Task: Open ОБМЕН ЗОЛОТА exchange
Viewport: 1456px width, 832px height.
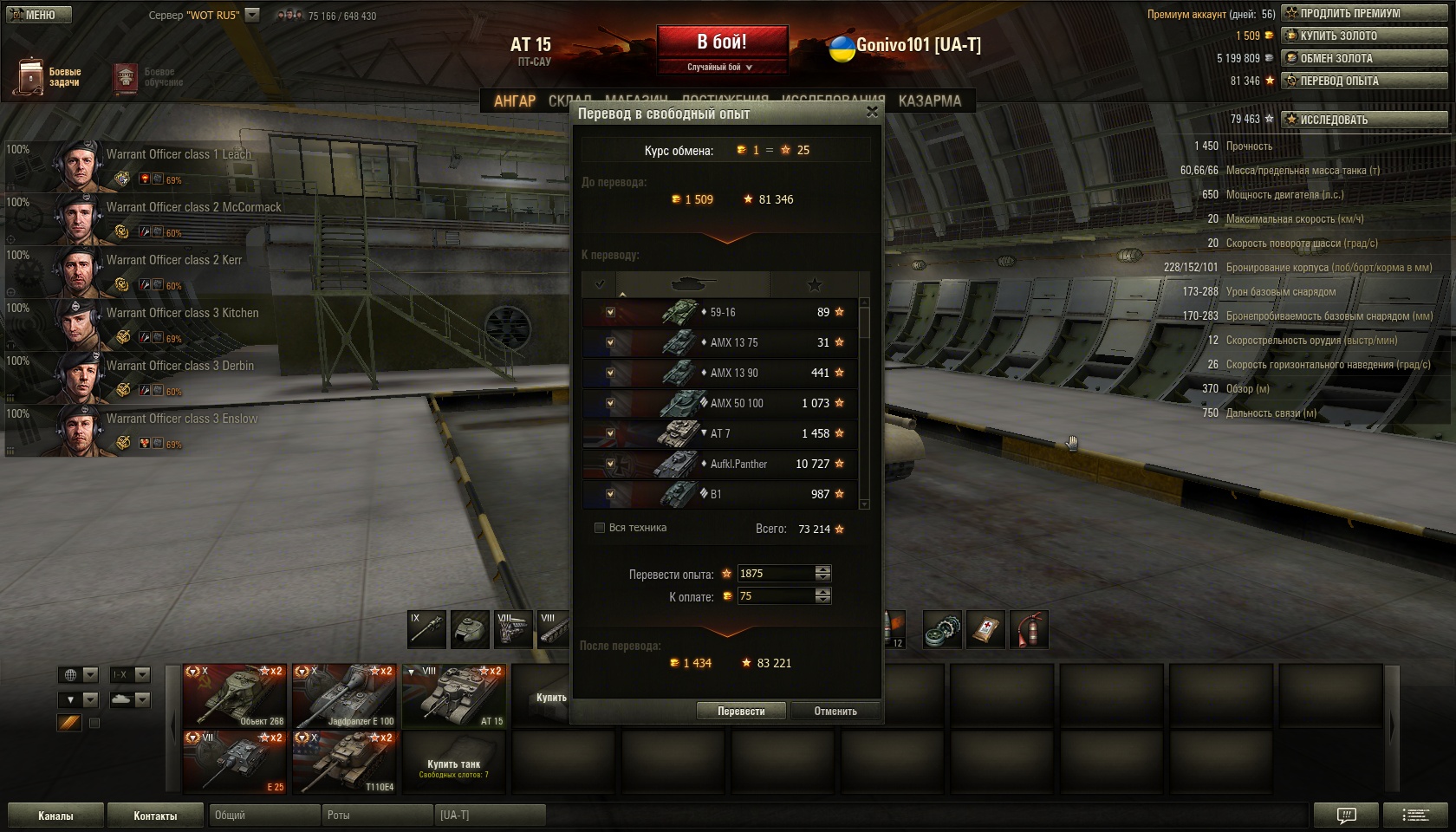Action: point(1364,58)
